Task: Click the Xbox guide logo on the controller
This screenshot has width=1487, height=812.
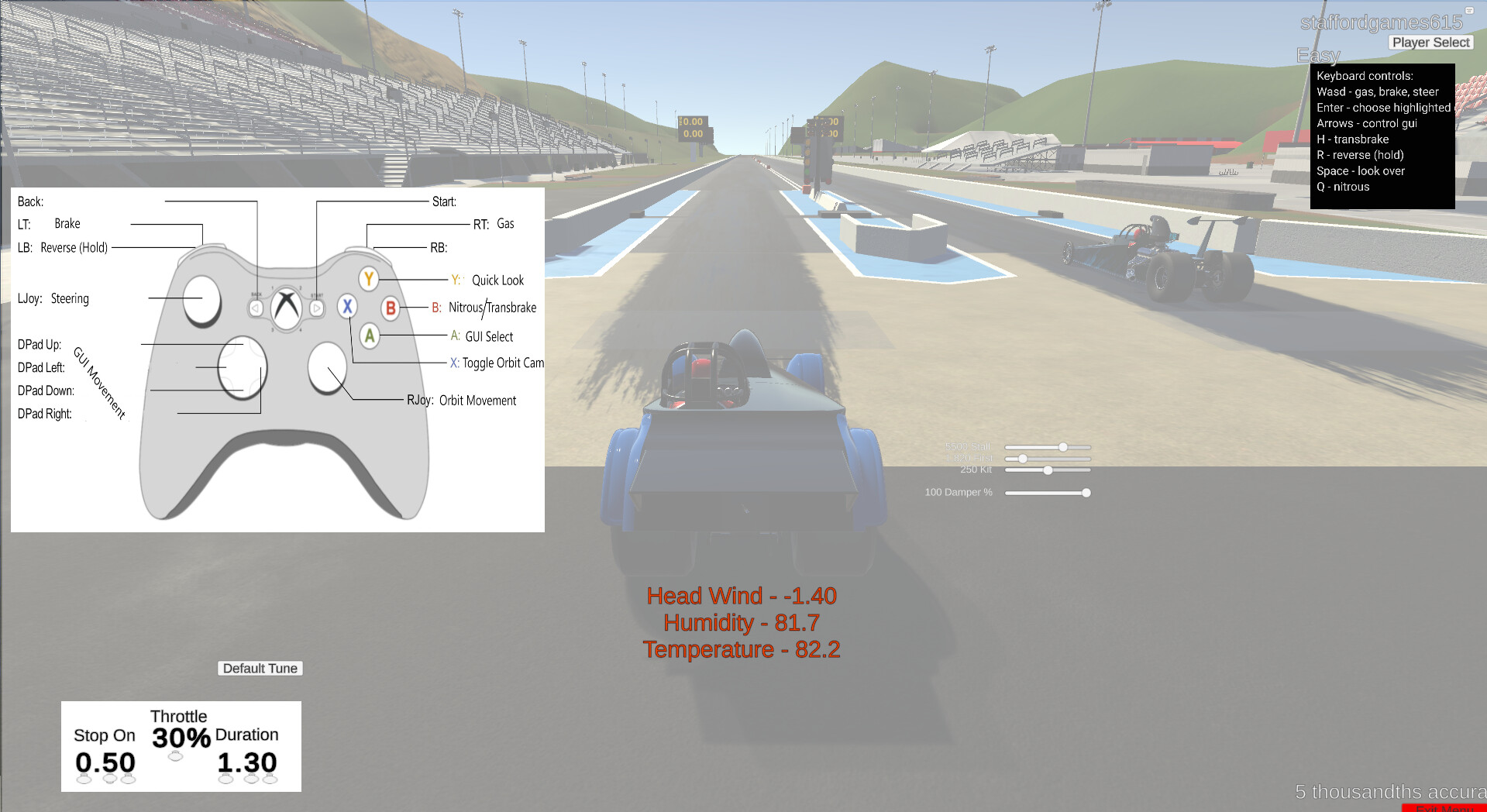Action: point(286,306)
